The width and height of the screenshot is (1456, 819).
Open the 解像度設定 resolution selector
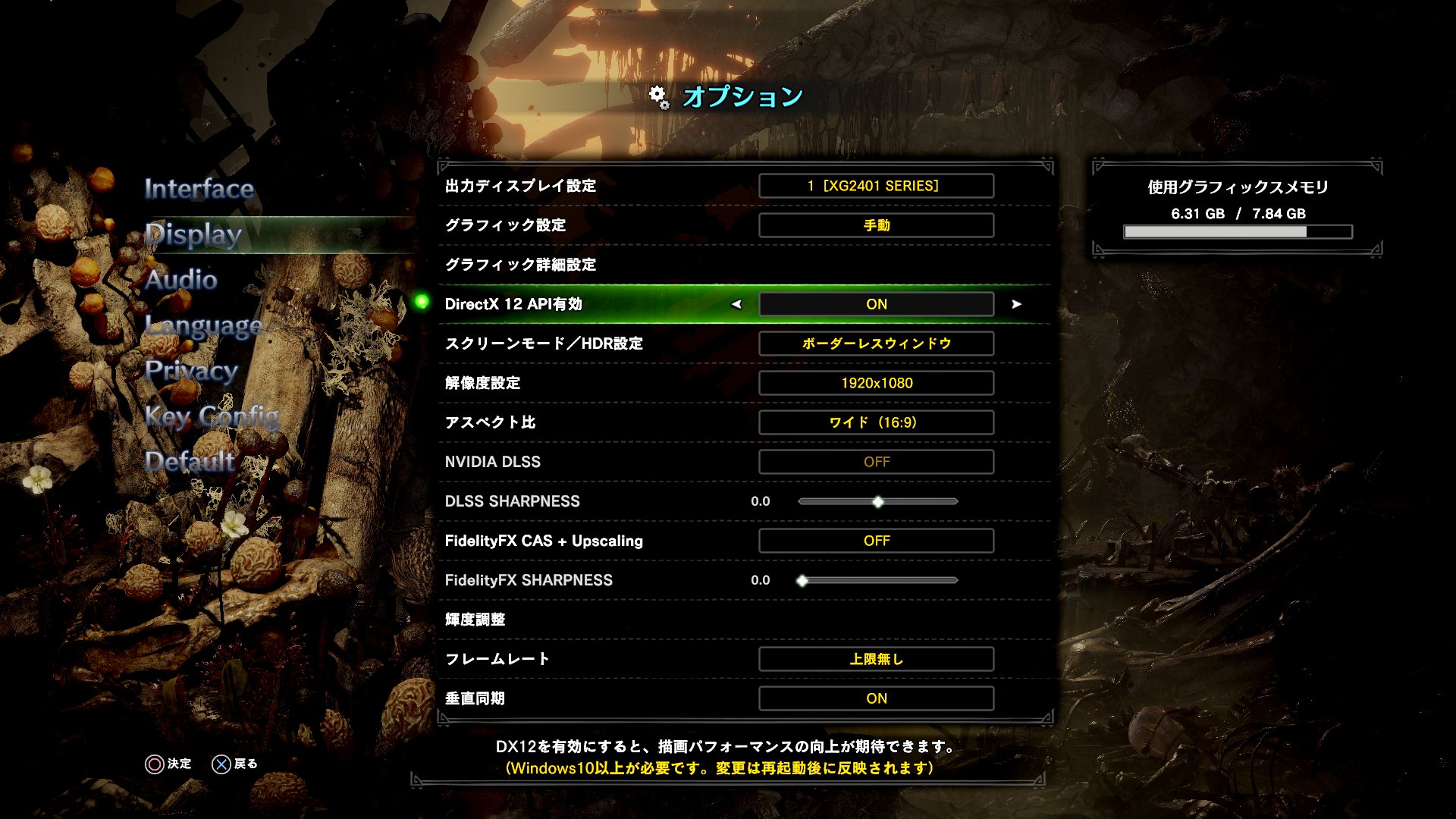pyautogui.click(x=876, y=383)
